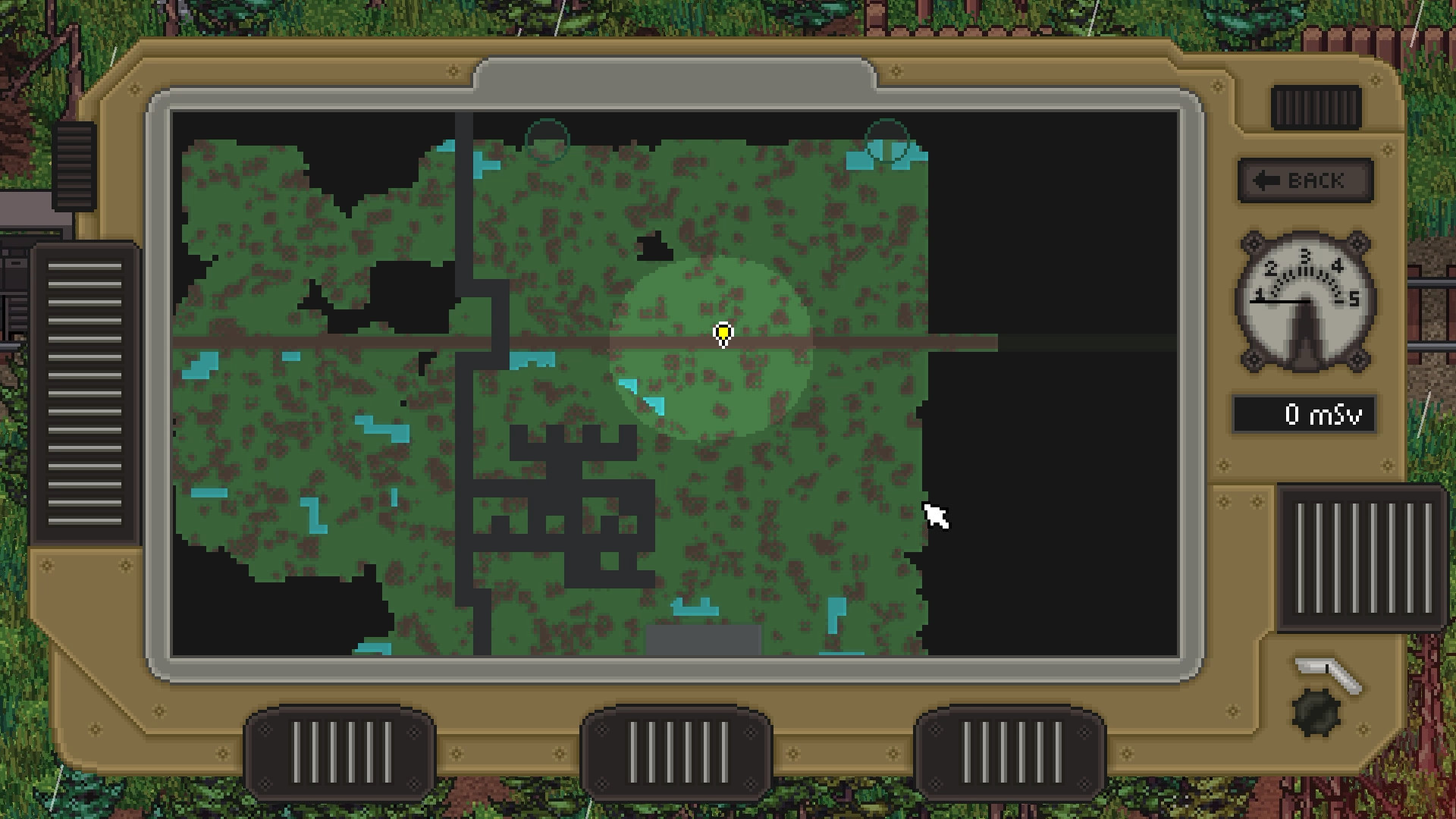
Task: Click the dark structure icon near map center
Action: pos(657,246)
